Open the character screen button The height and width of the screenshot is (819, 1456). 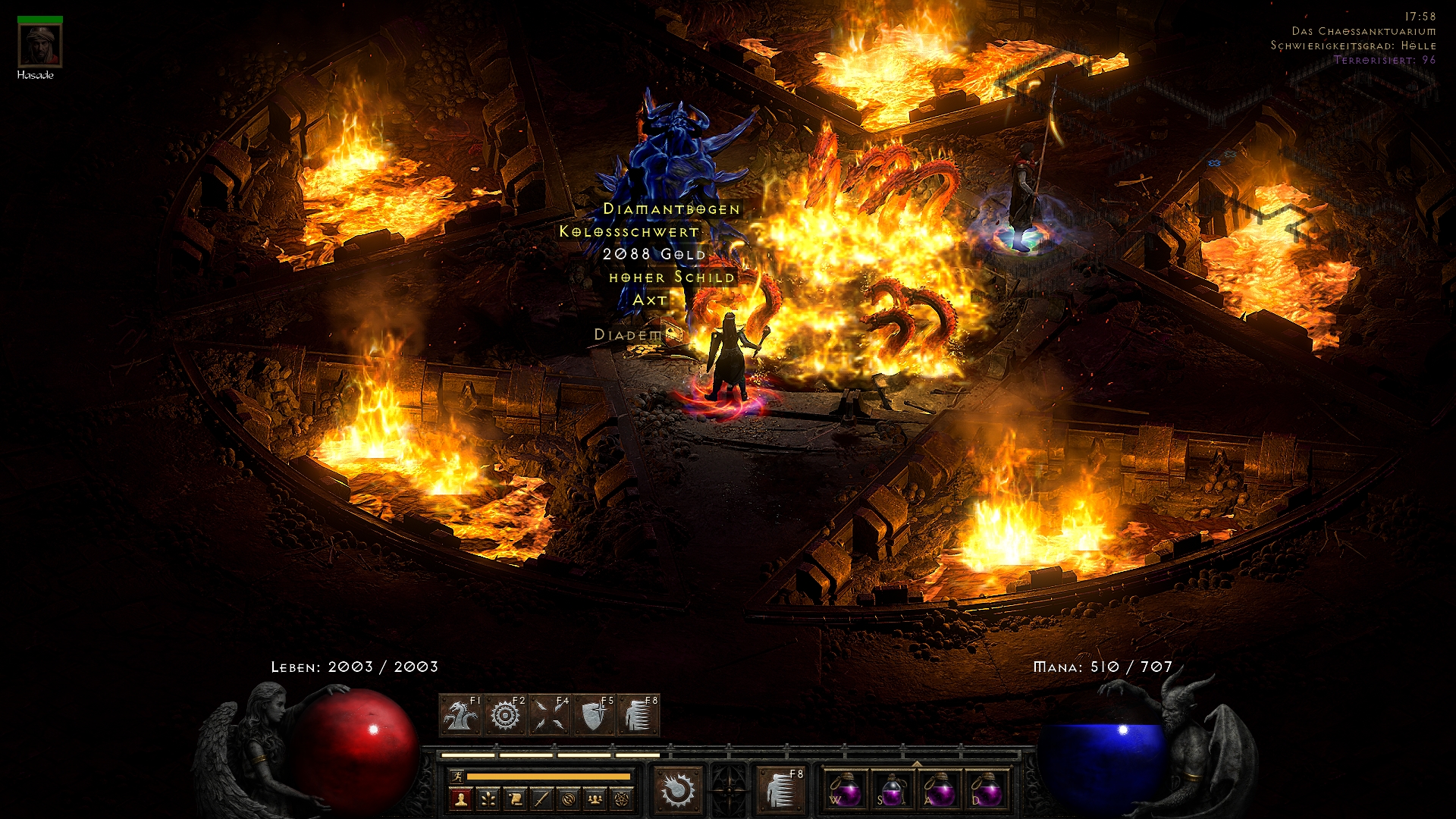(460, 799)
